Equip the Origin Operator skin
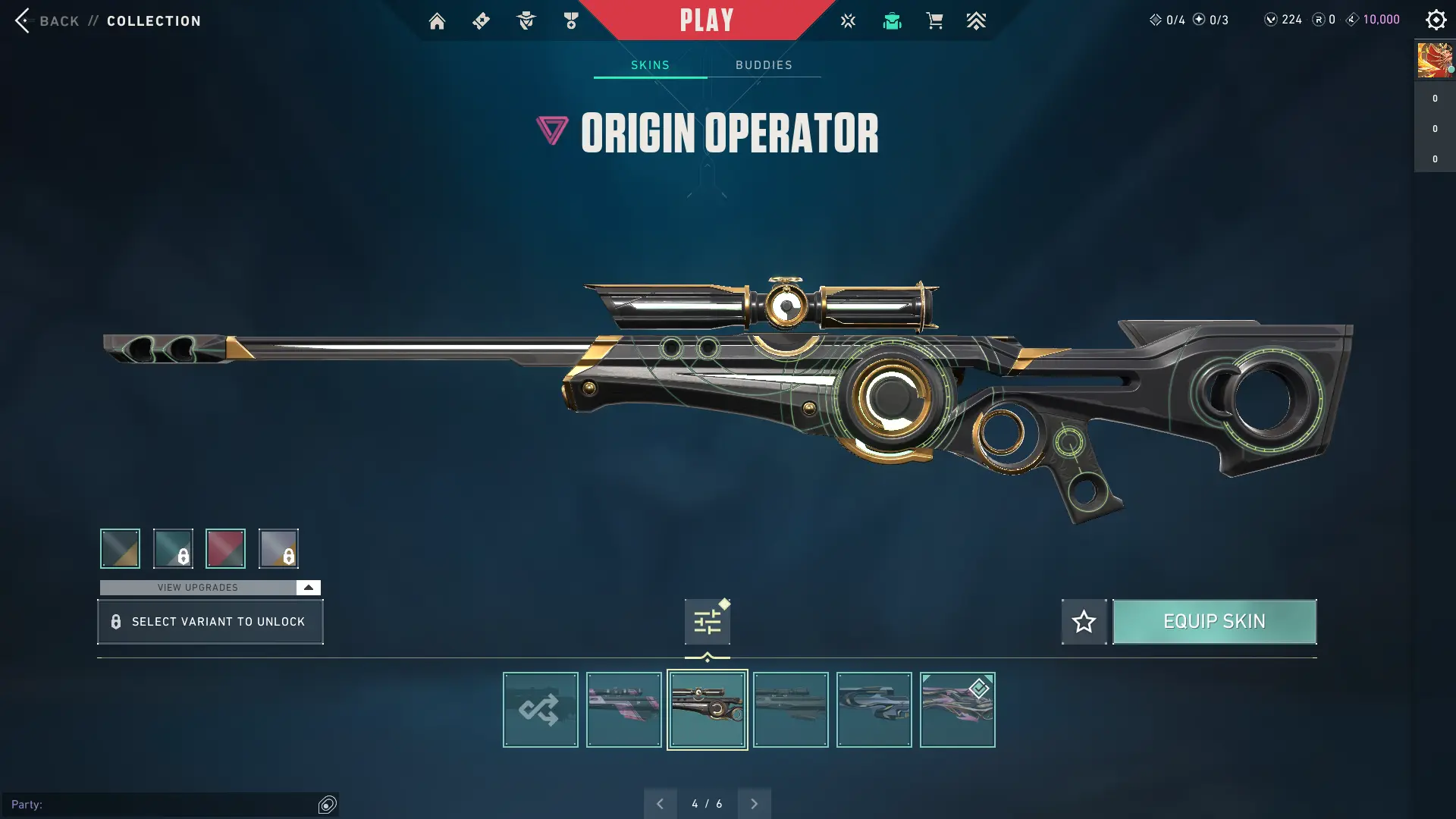 click(x=1214, y=622)
